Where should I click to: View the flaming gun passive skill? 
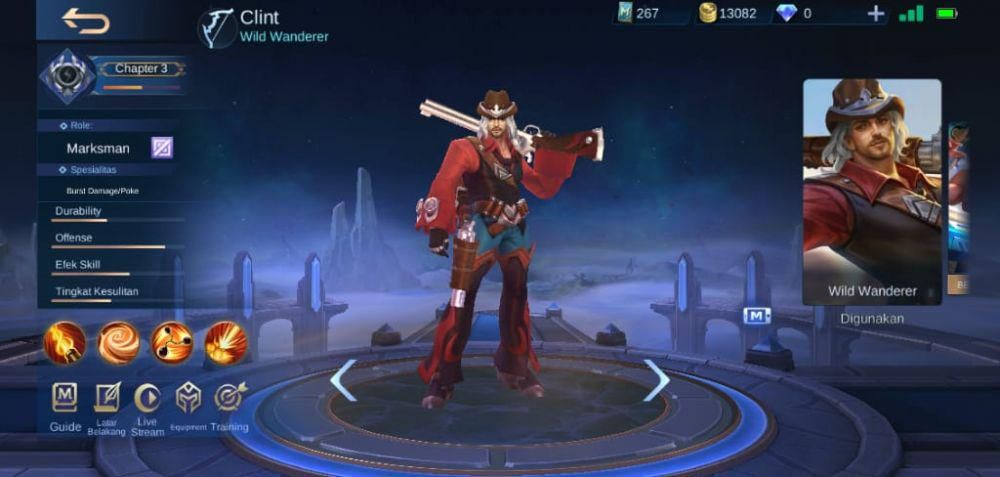tap(65, 343)
